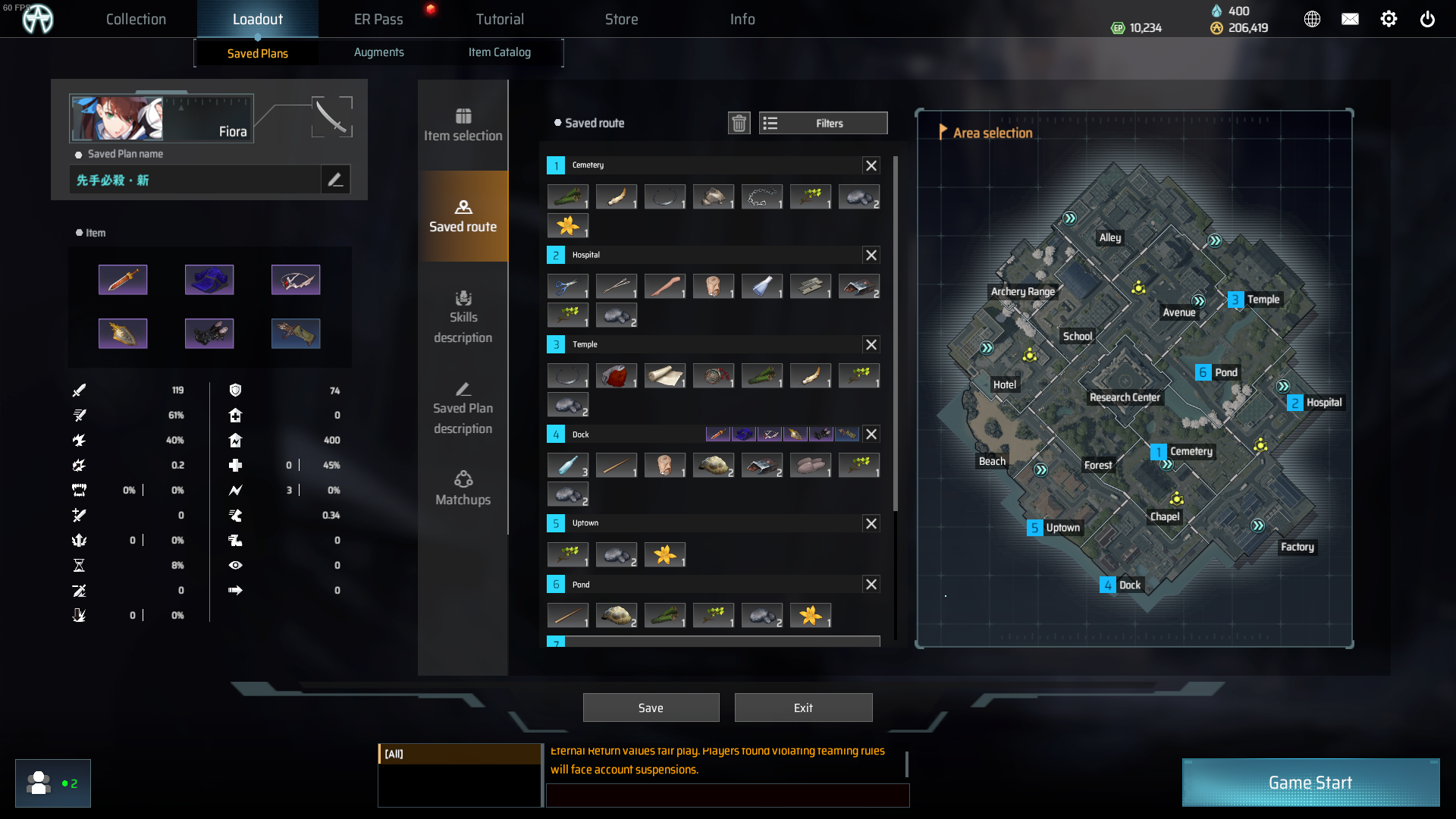Choose the Research Center map area
The image size is (1456, 819).
(1124, 397)
